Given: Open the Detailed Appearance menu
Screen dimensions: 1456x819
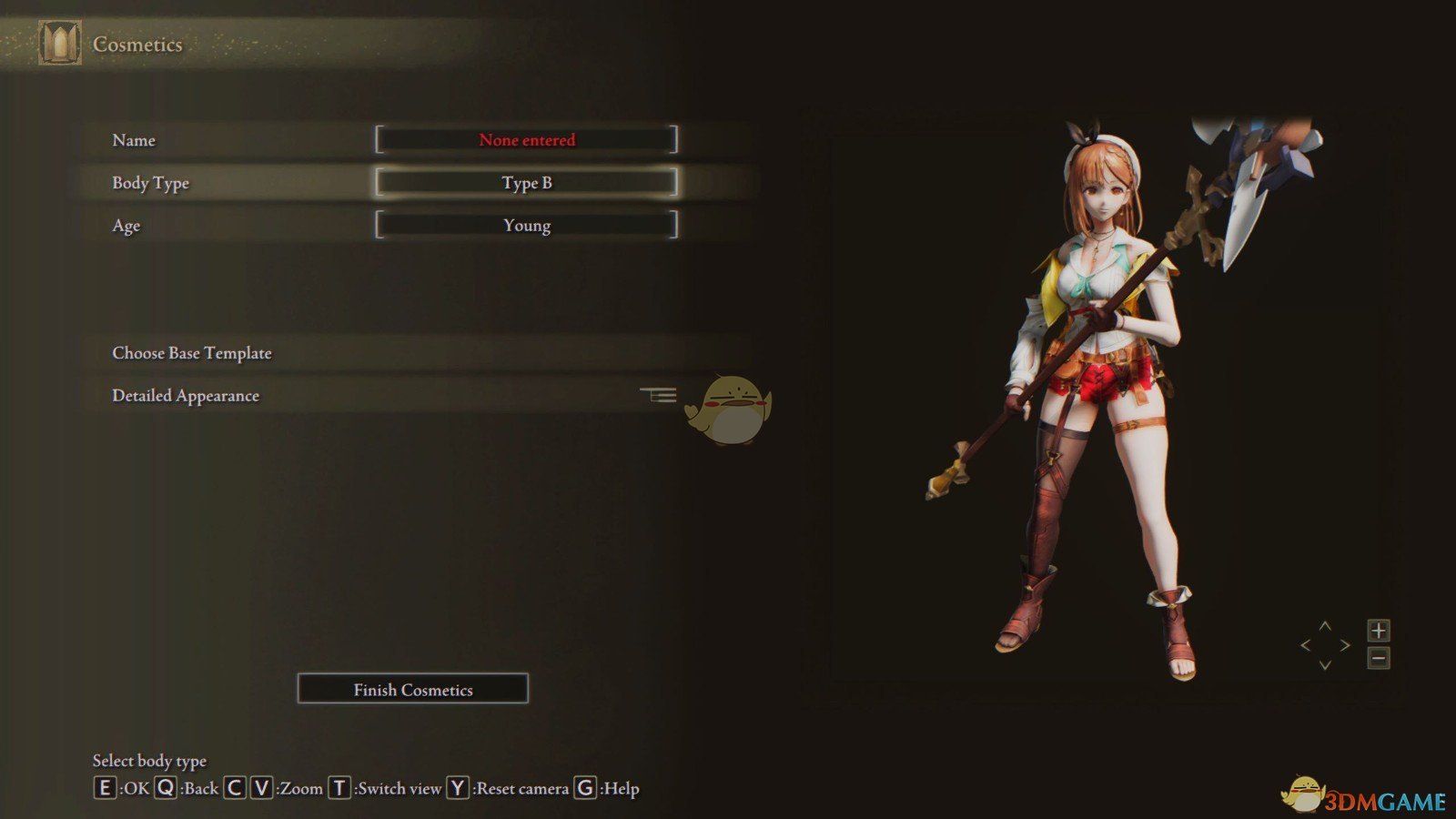Looking at the screenshot, I should click(185, 395).
